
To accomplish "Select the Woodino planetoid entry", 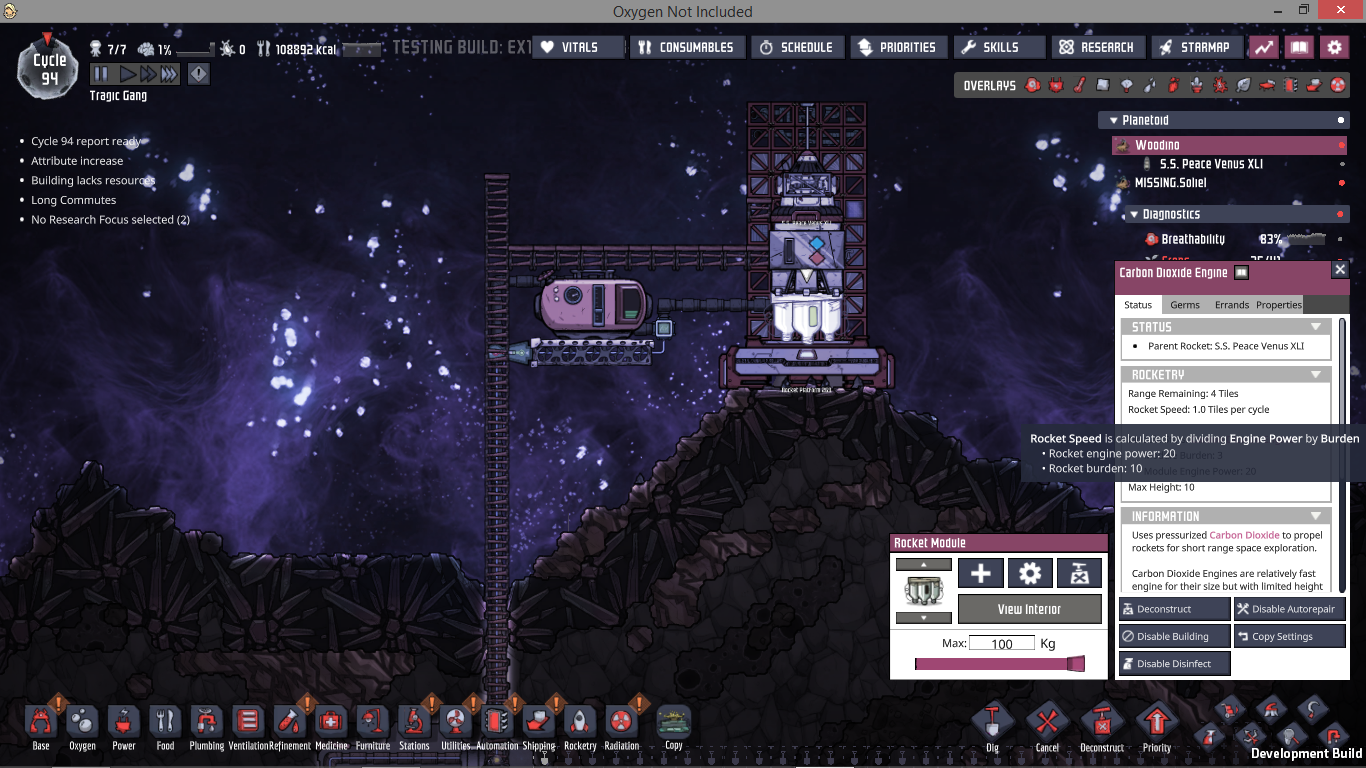I will coord(1158,145).
